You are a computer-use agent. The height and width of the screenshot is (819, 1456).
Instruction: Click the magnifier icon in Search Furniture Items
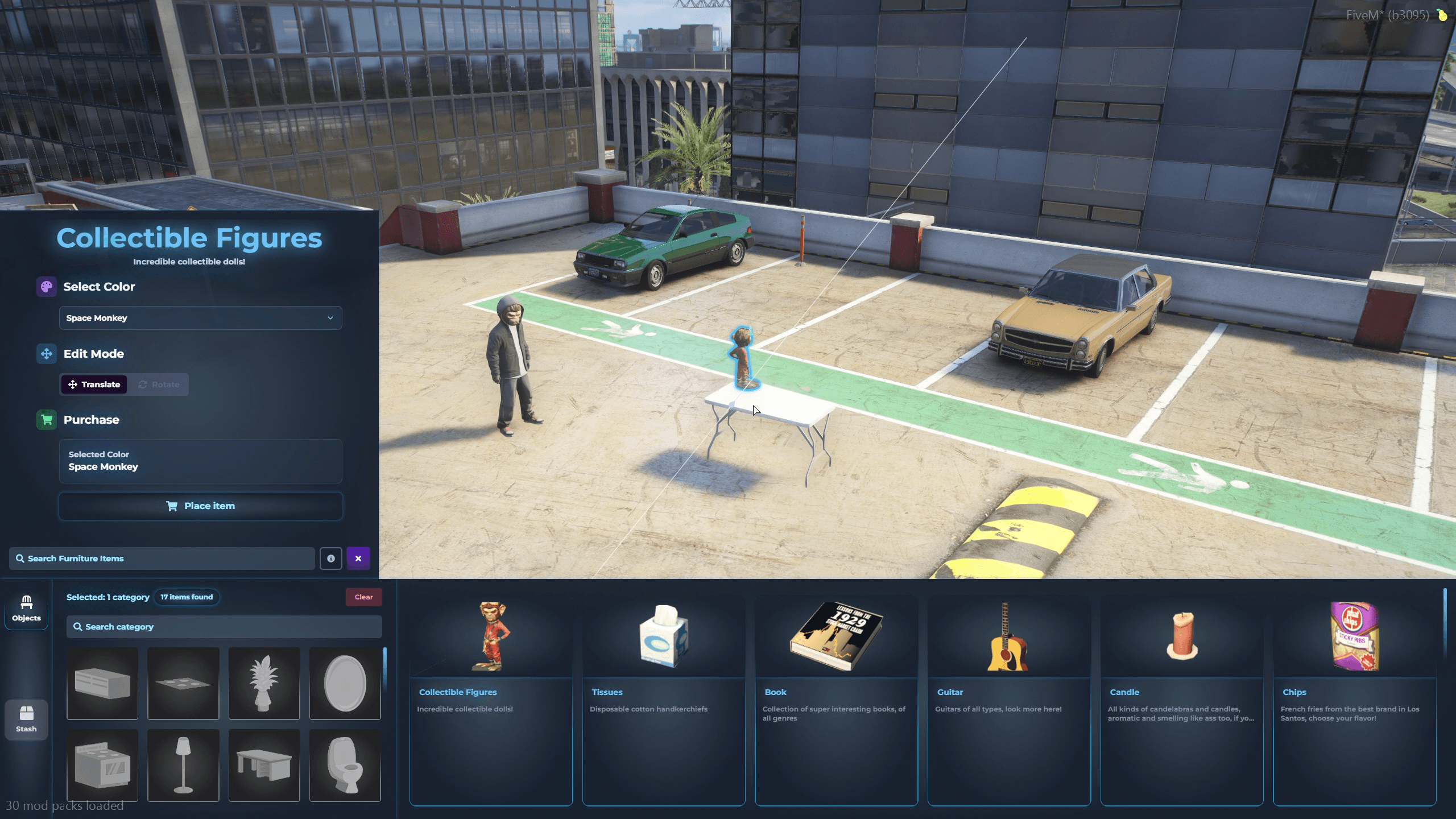[x=21, y=558]
